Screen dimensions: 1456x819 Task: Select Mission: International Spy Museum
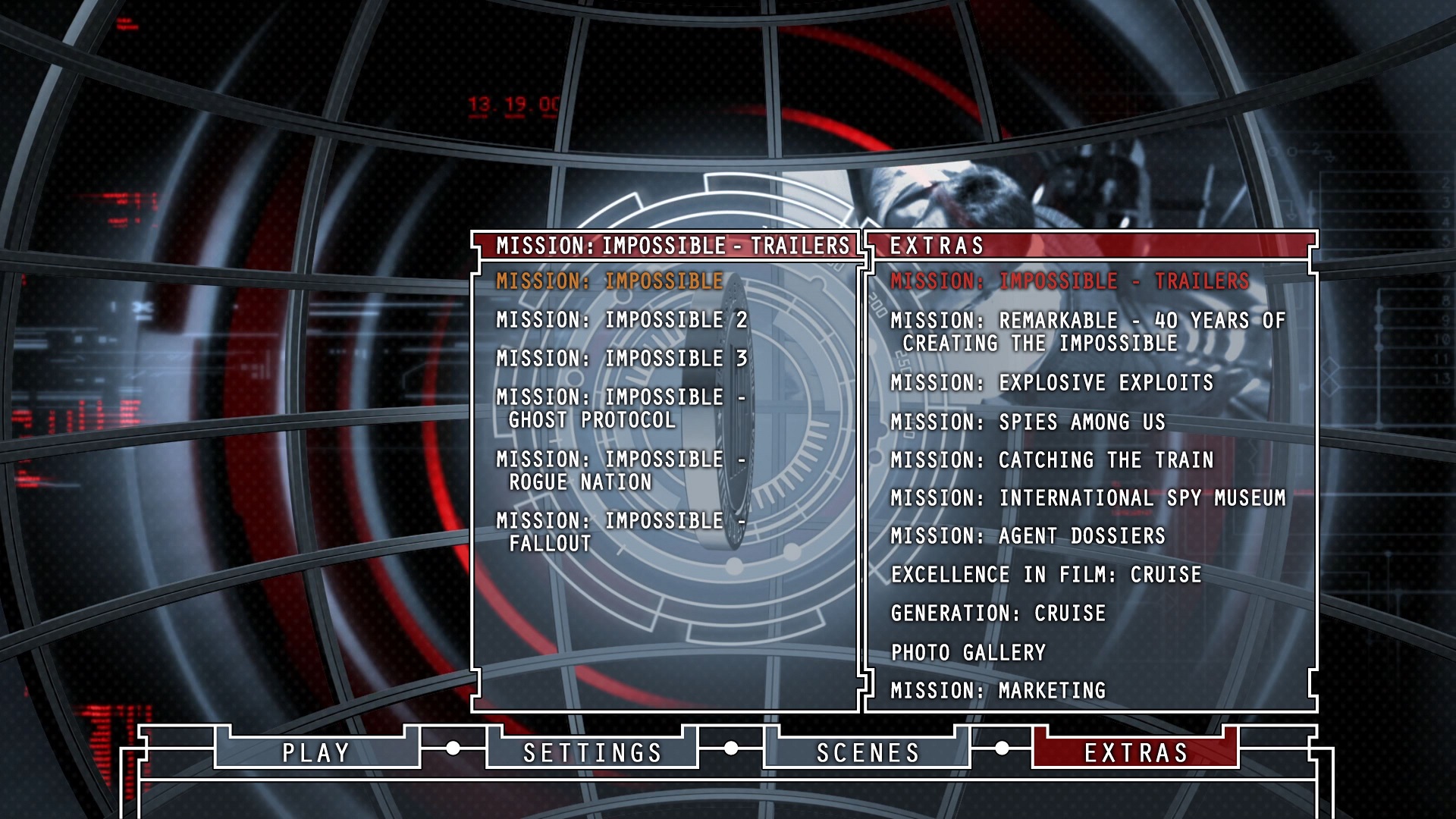point(1087,498)
